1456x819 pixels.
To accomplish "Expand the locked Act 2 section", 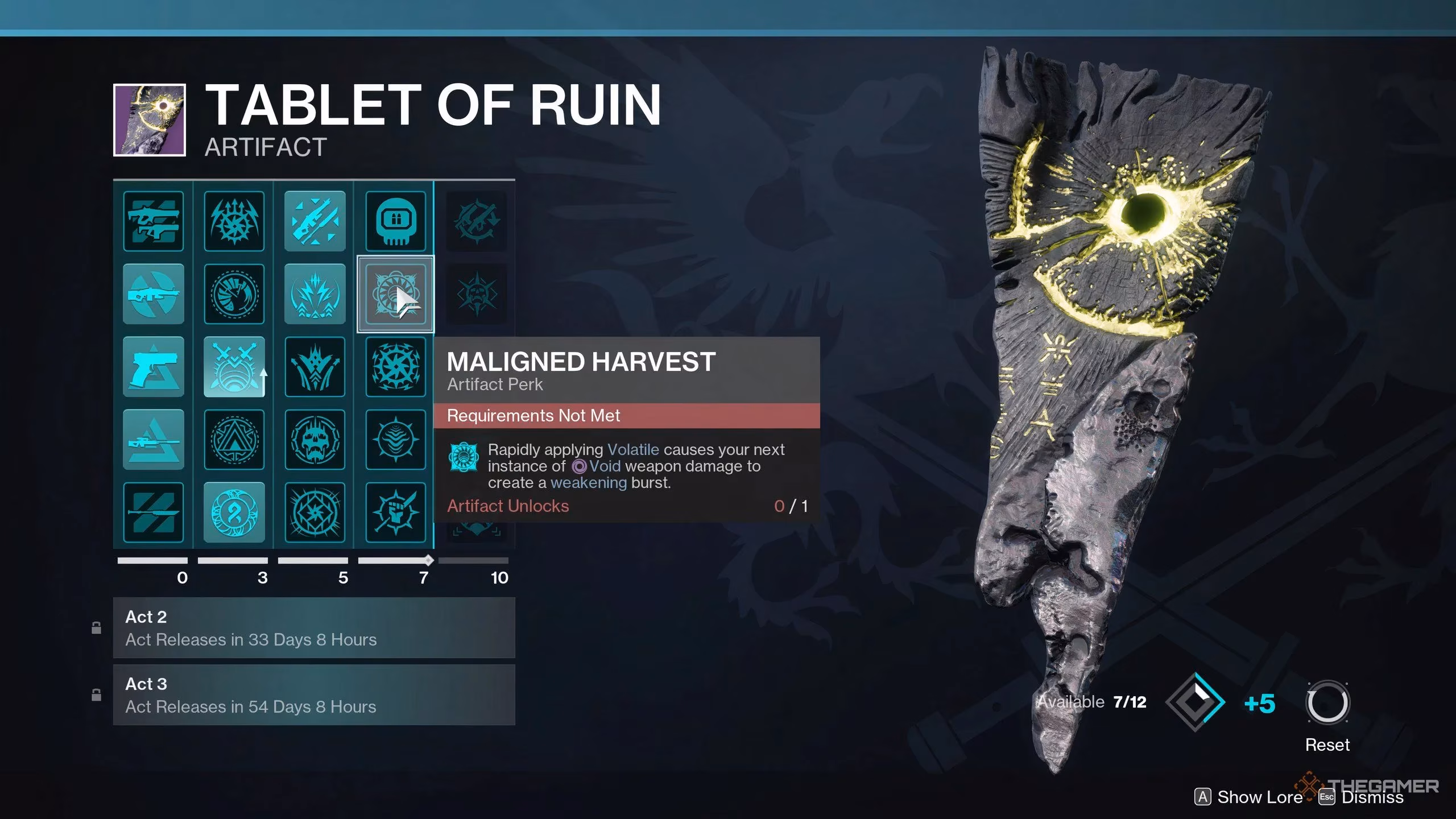I will point(313,627).
